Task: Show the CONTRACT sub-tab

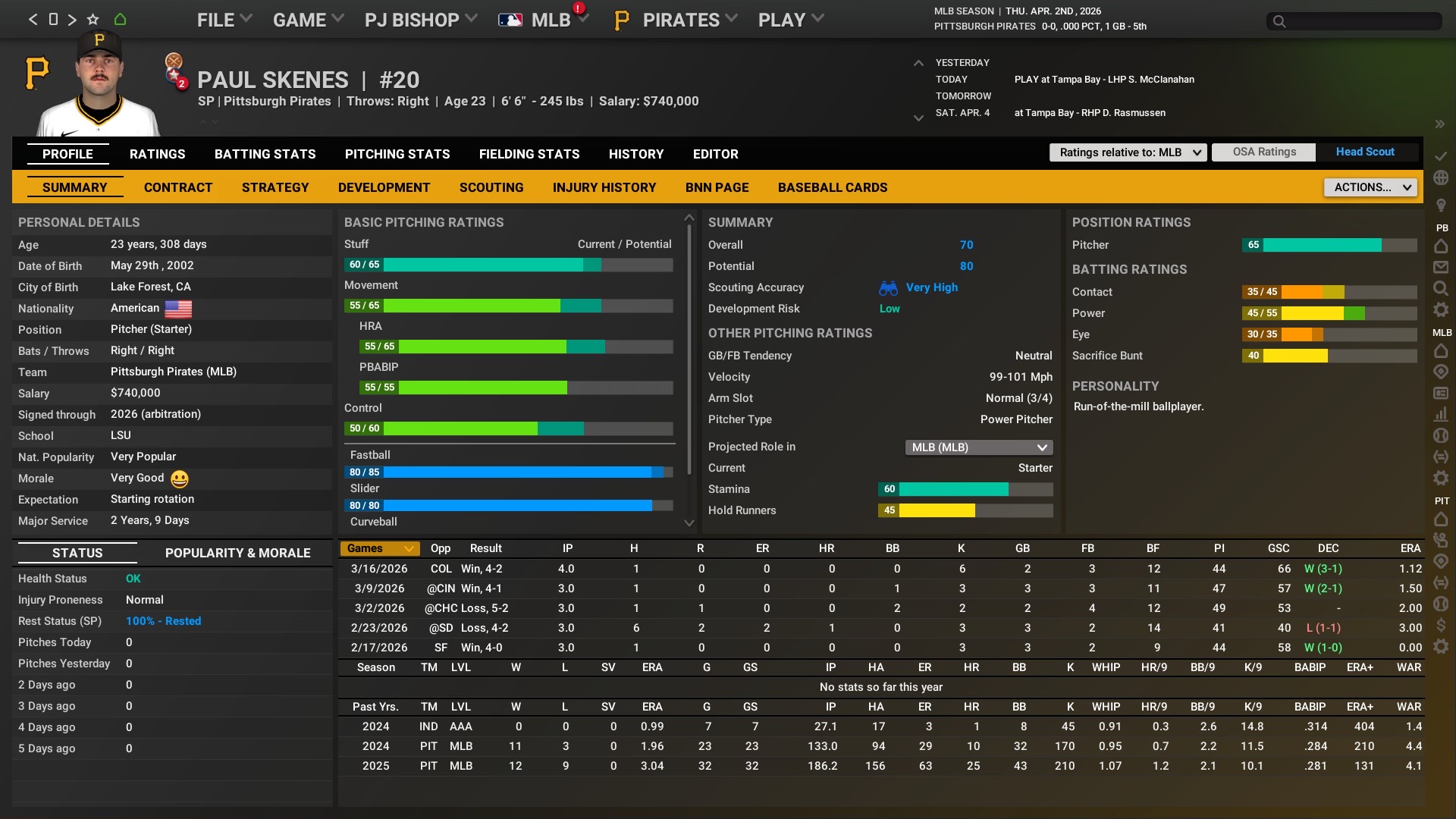Action: coord(178,187)
